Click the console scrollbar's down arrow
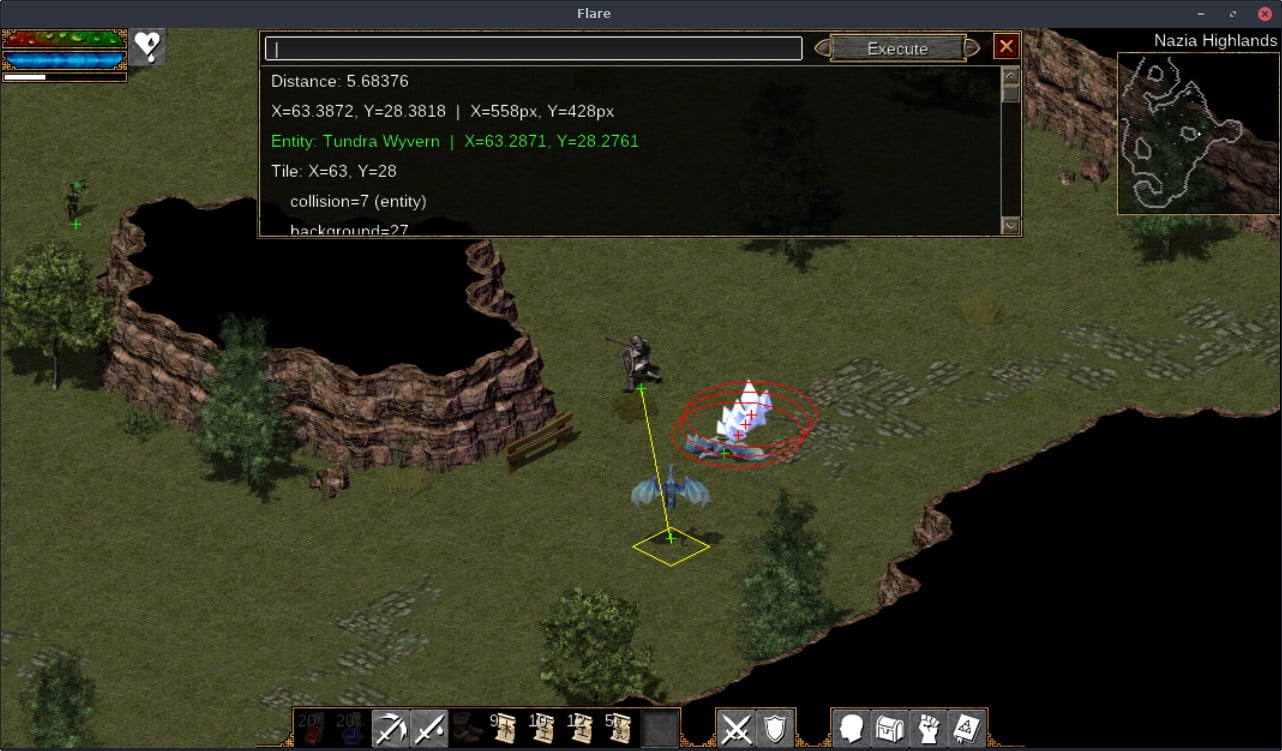Viewport: 1282px width, 751px height. [1010, 226]
